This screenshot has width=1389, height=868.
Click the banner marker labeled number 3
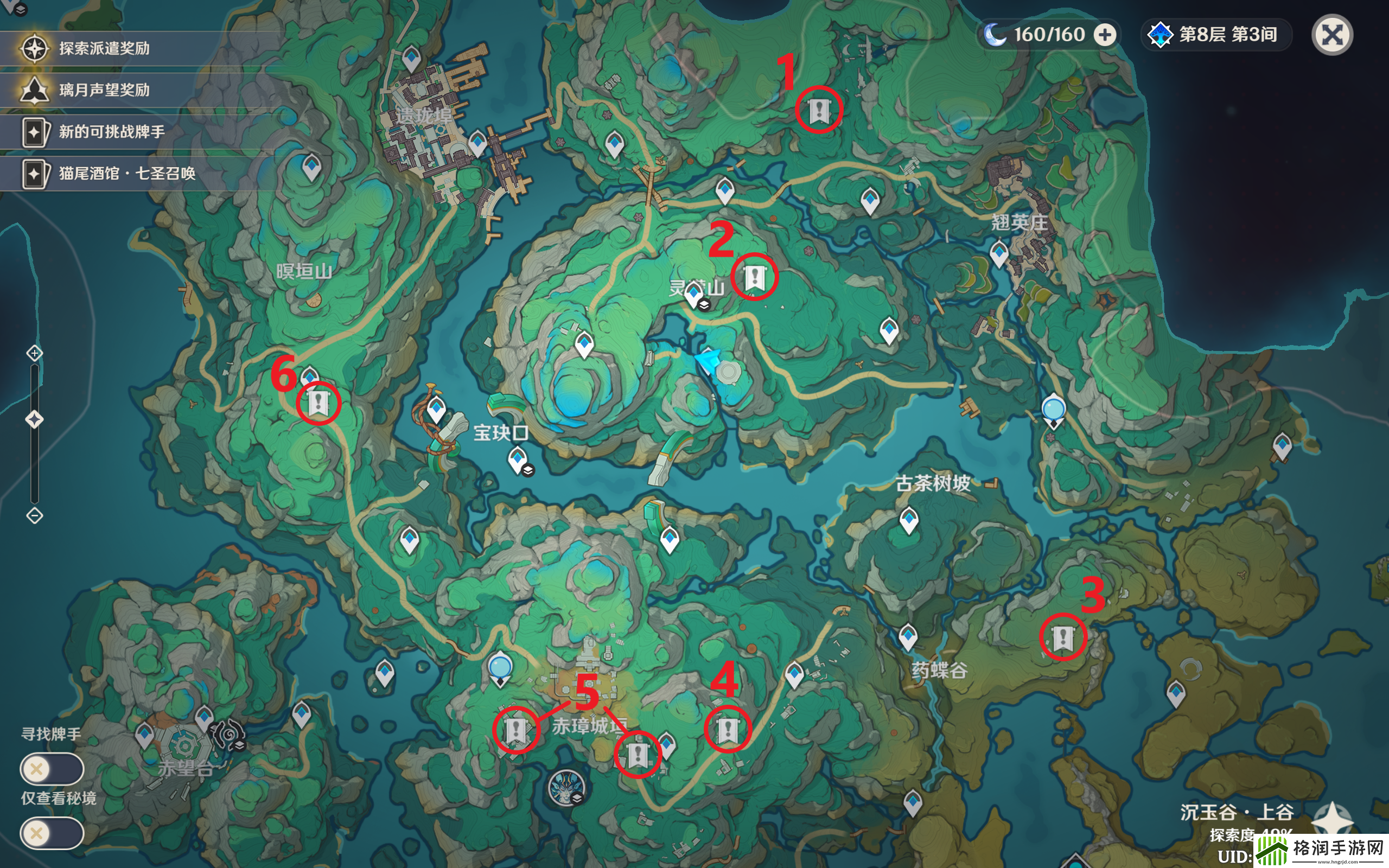click(1062, 637)
